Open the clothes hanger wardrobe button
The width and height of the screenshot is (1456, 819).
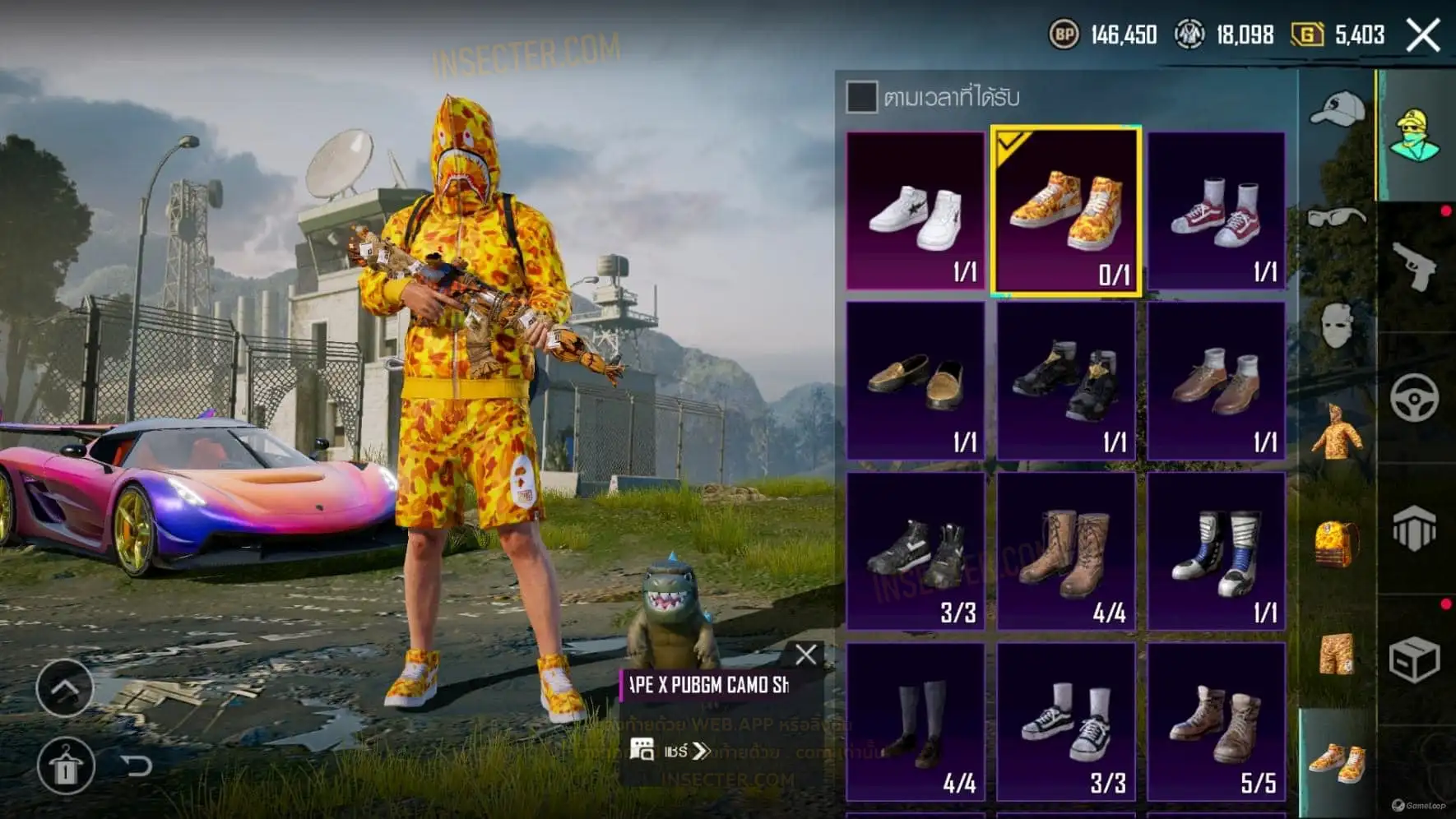click(66, 766)
